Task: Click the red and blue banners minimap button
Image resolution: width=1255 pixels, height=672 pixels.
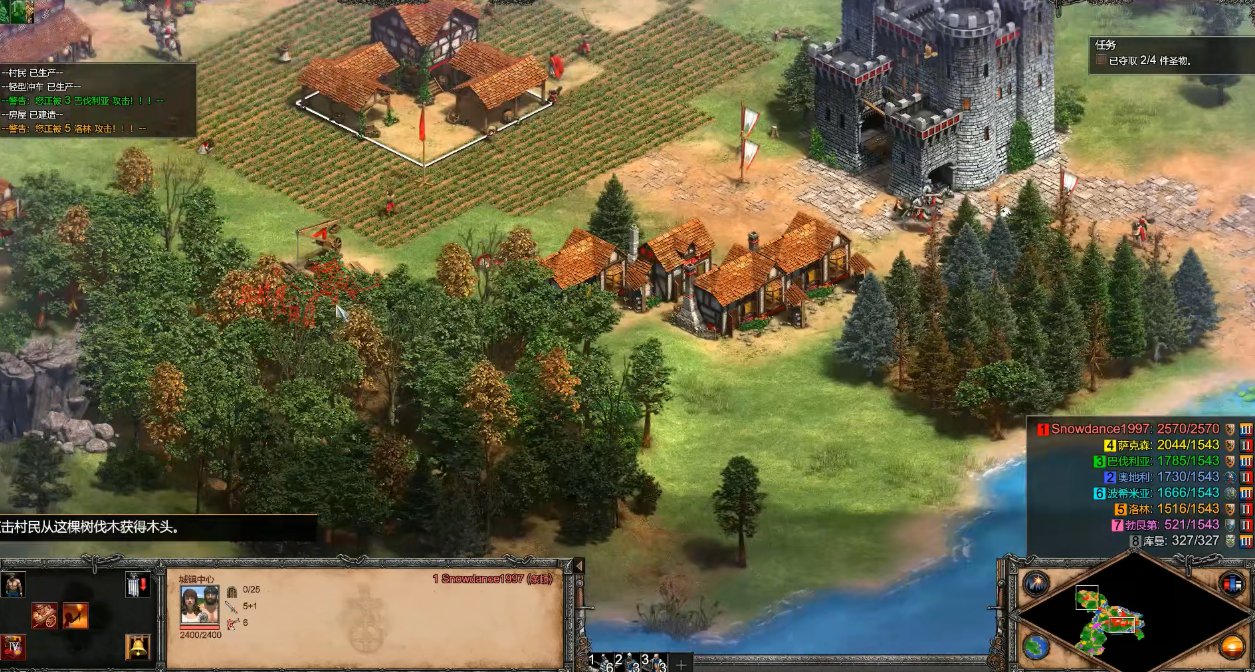Action: pos(1232,583)
